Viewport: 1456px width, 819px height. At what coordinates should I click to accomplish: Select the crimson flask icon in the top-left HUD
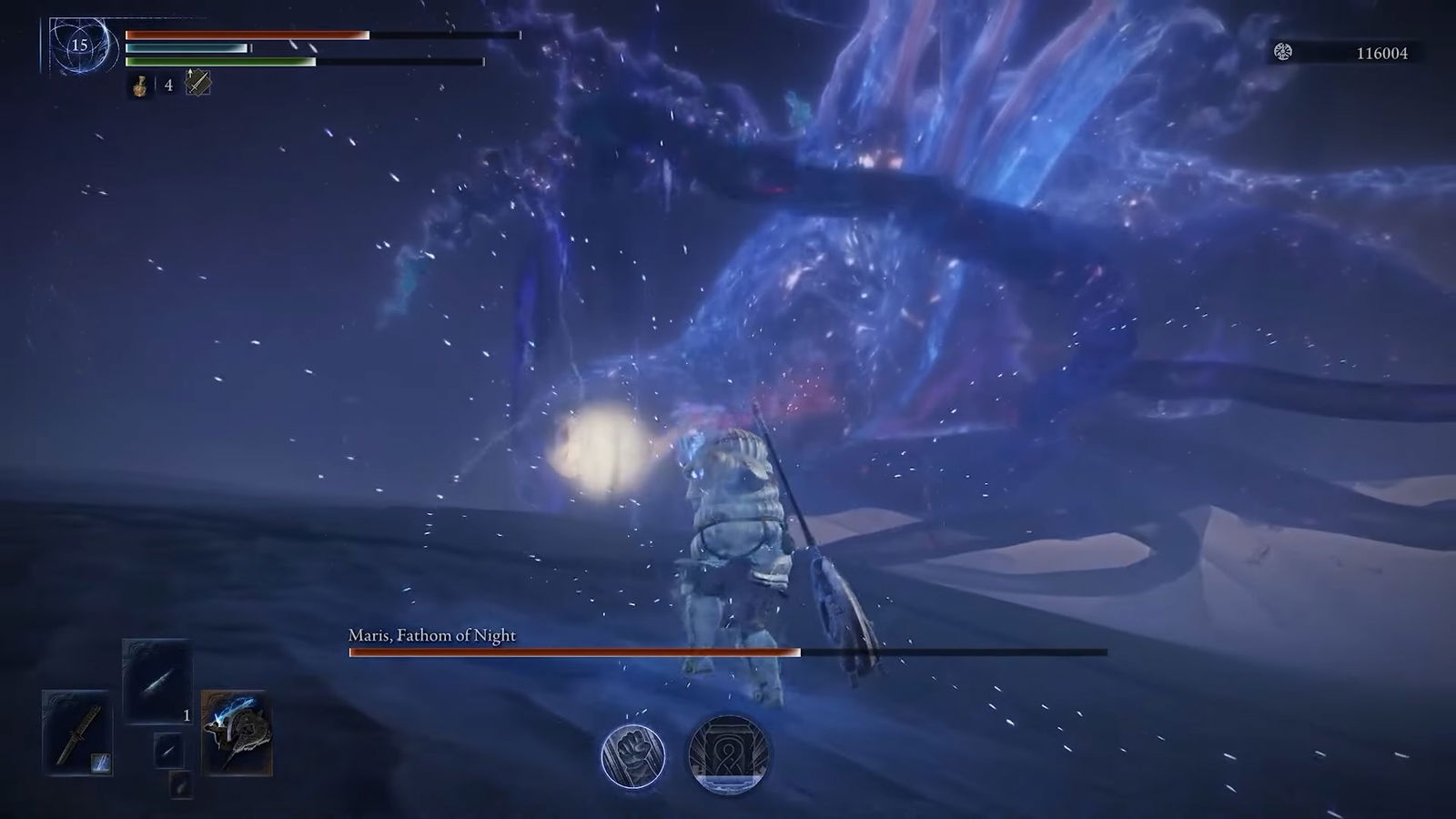[138, 86]
